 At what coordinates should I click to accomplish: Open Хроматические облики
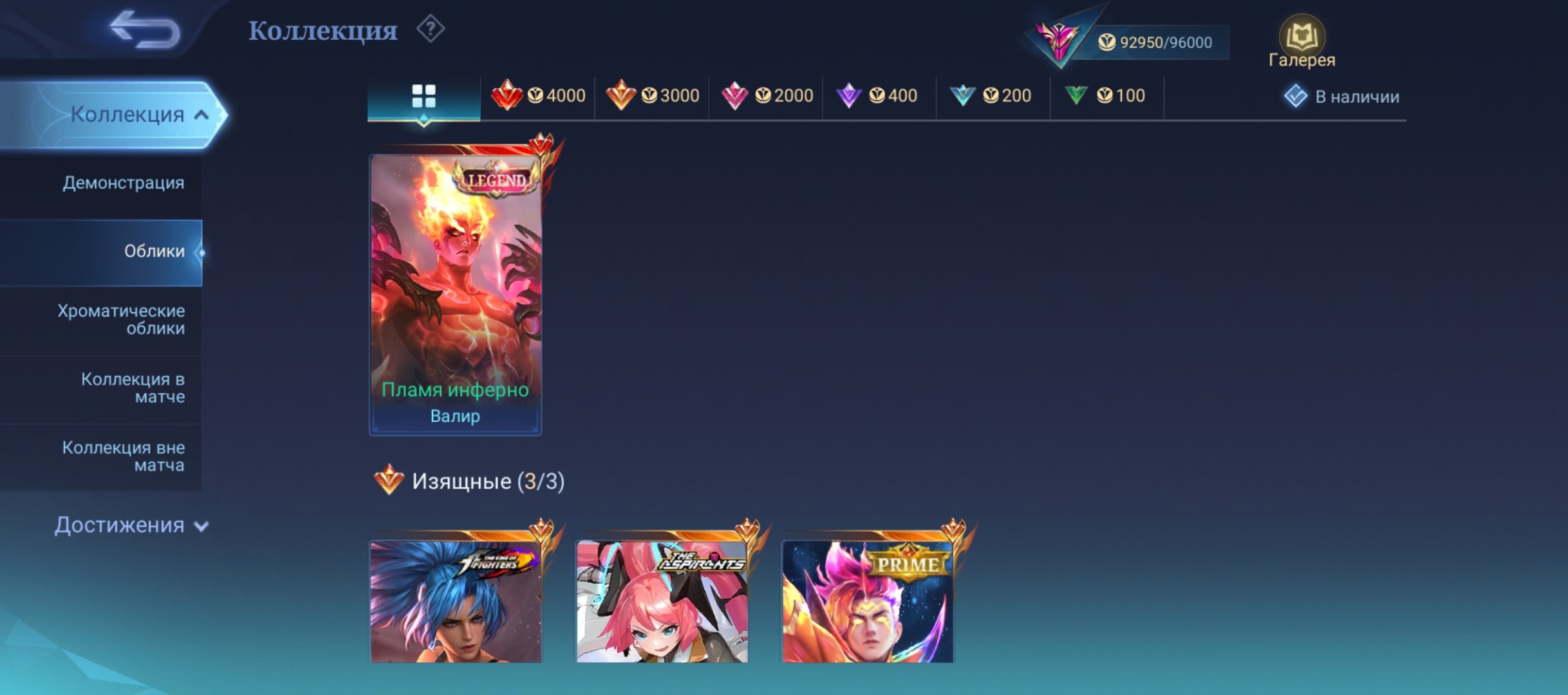coord(120,319)
